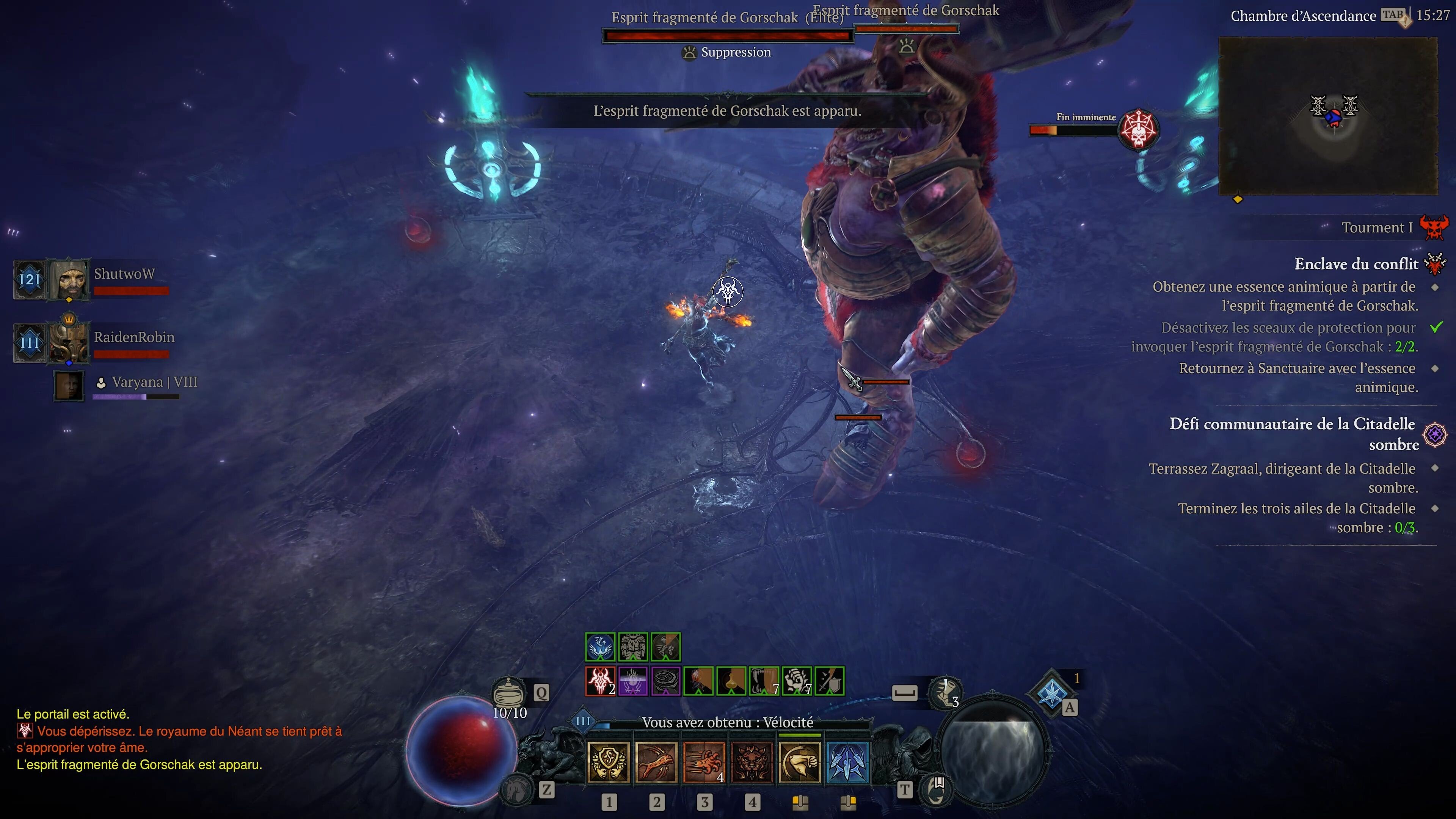Click the town portal icon
This screenshot has height=819, width=1456.
pos(935,789)
